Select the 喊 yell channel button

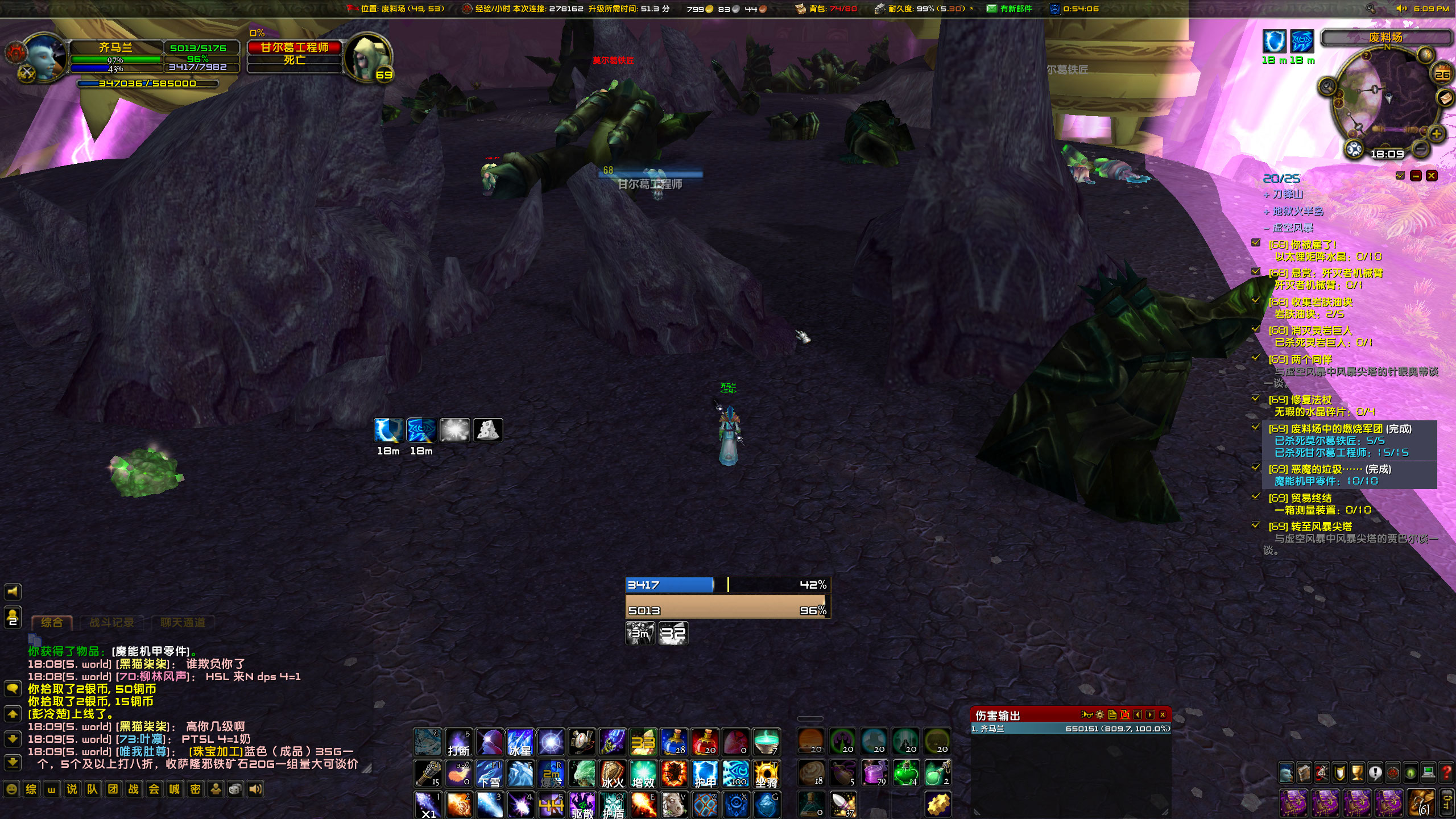[175, 790]
